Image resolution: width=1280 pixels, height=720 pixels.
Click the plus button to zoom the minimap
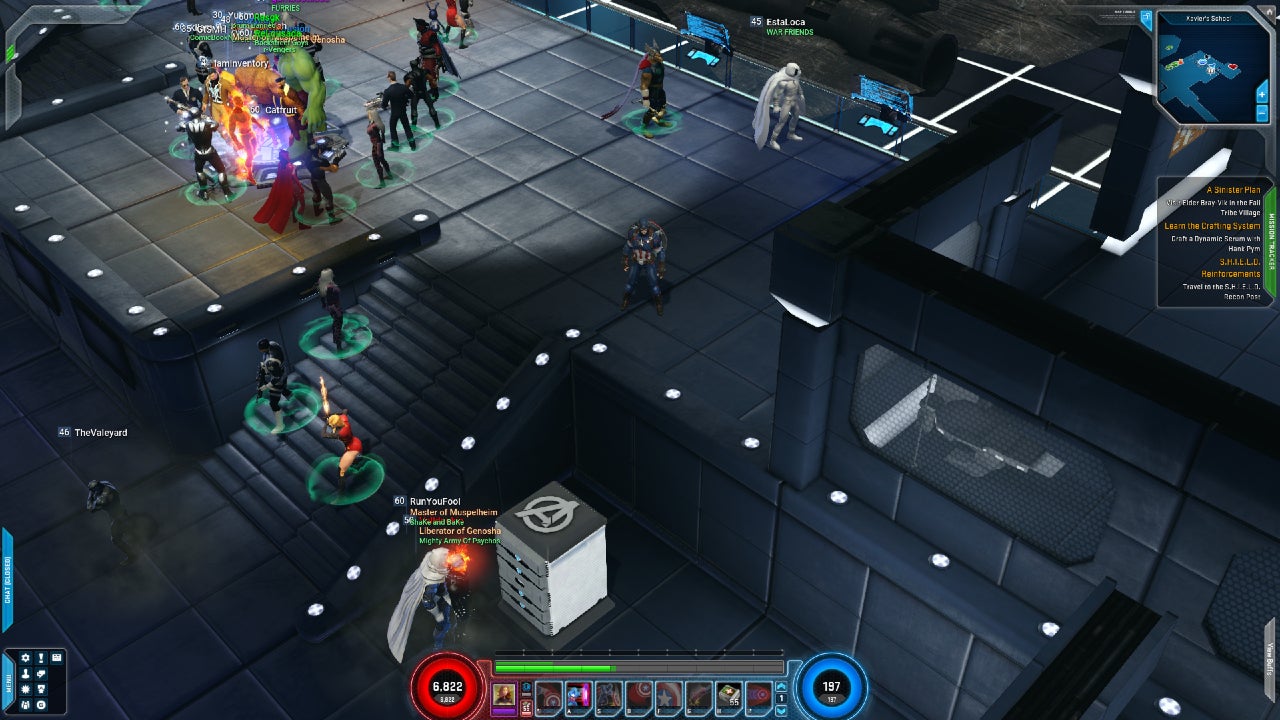[1262, 94]
